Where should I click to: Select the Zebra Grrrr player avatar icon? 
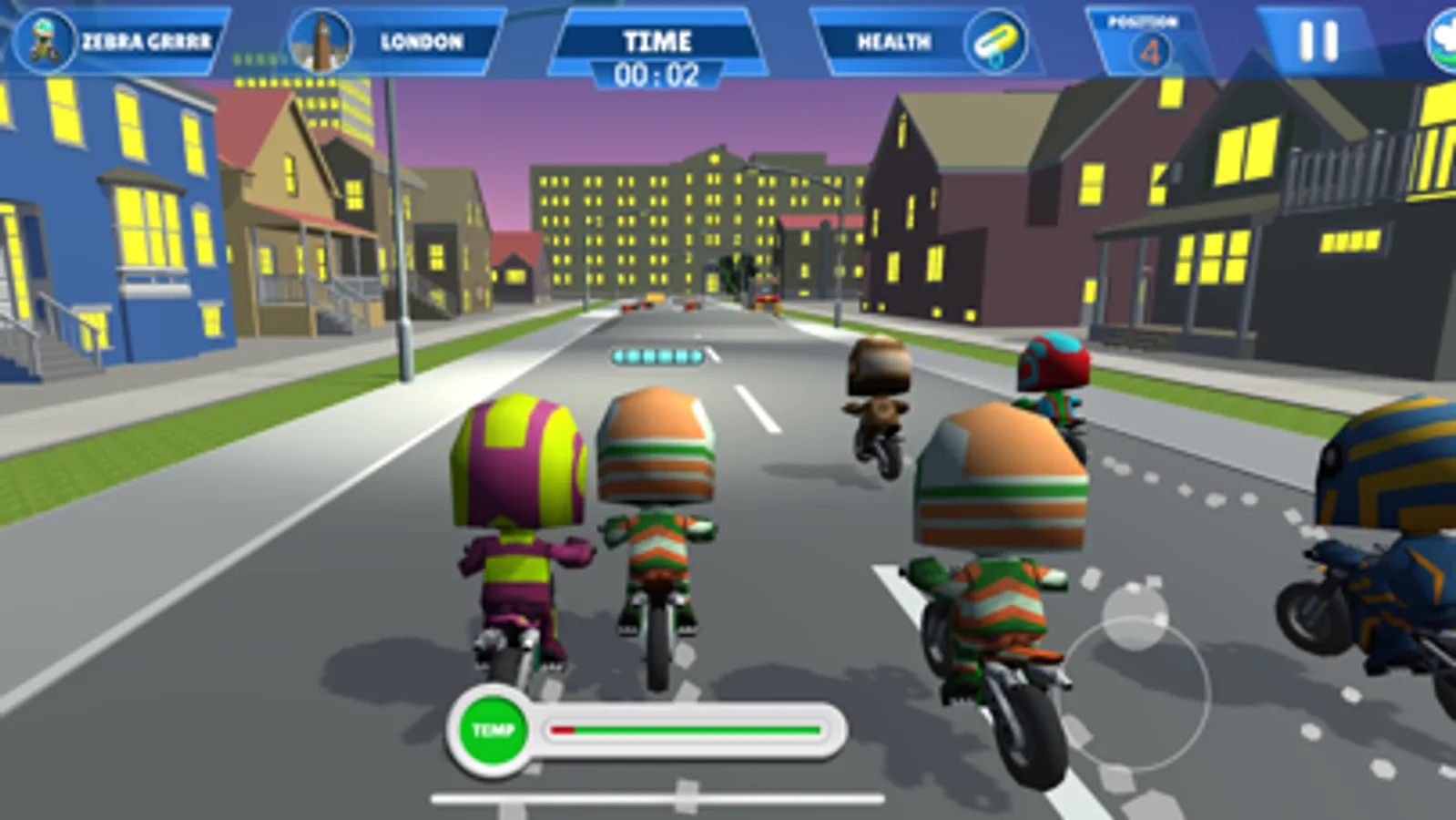click(43, 38)
